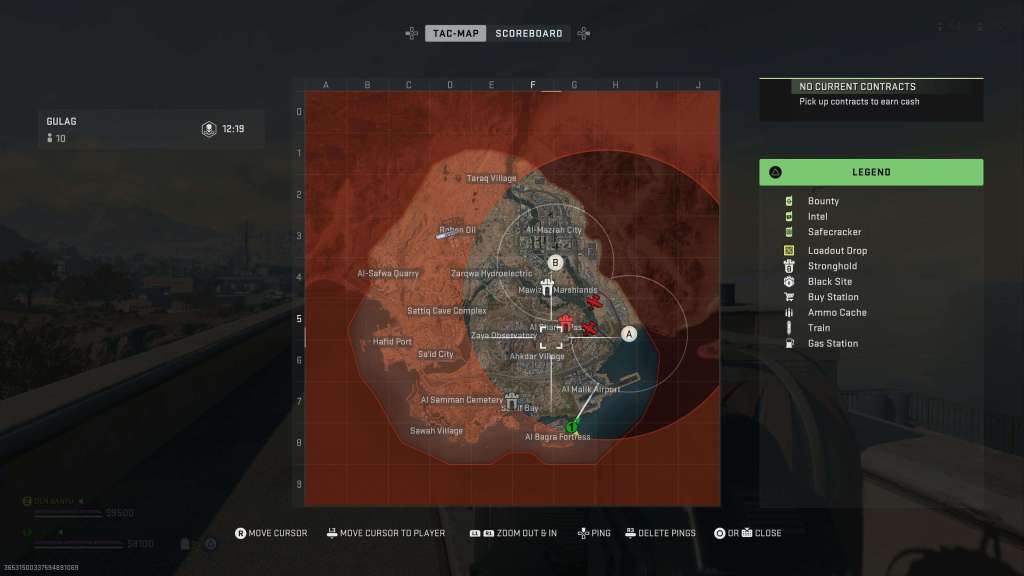
Task: Select the Buy Station legend entry
Action: pyautogui.click(x=833, y=297)
